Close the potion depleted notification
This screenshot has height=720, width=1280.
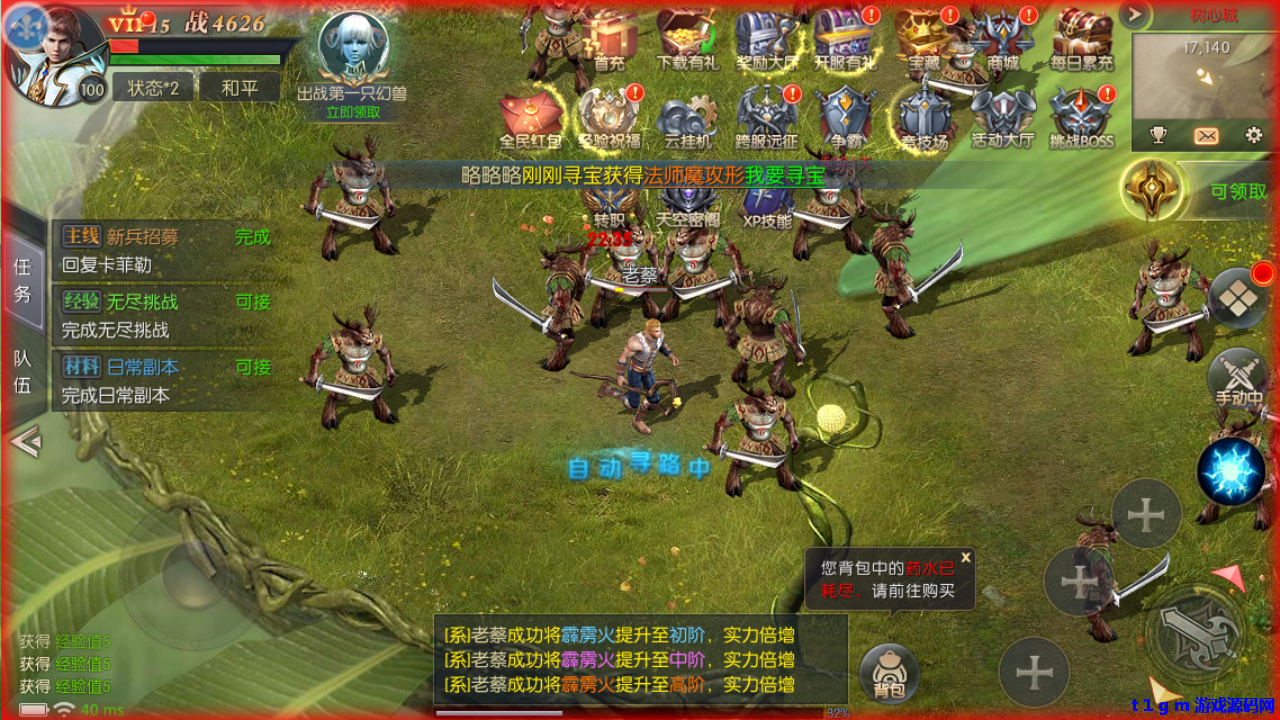(x=966, y=558)
